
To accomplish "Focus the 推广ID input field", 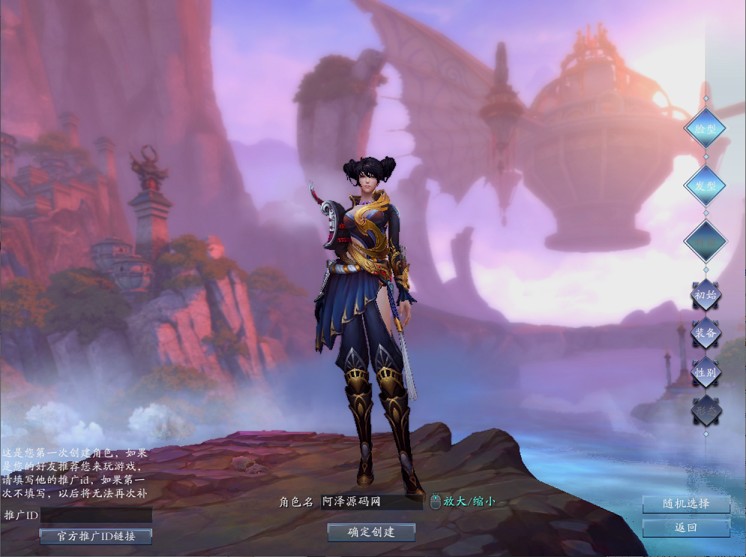I will pos(96,515).
